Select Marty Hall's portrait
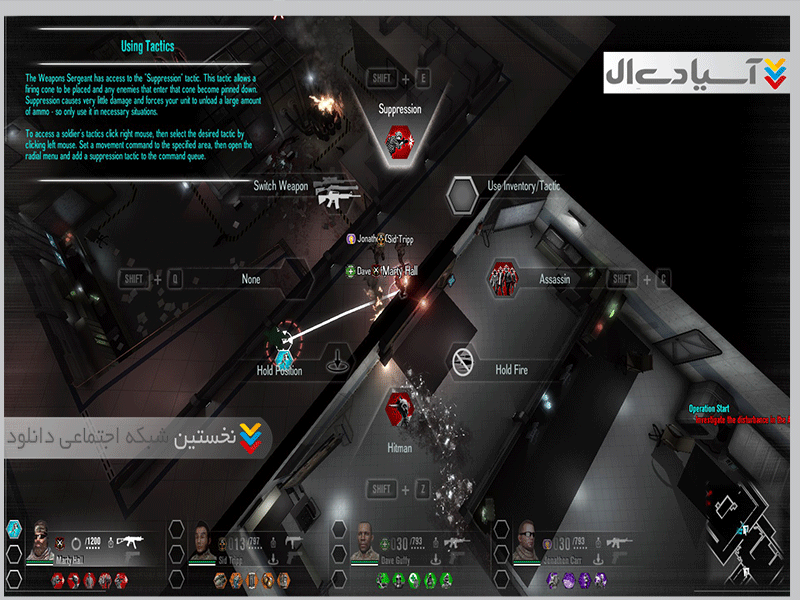This screenshot has width=800, height=600. 42,539
